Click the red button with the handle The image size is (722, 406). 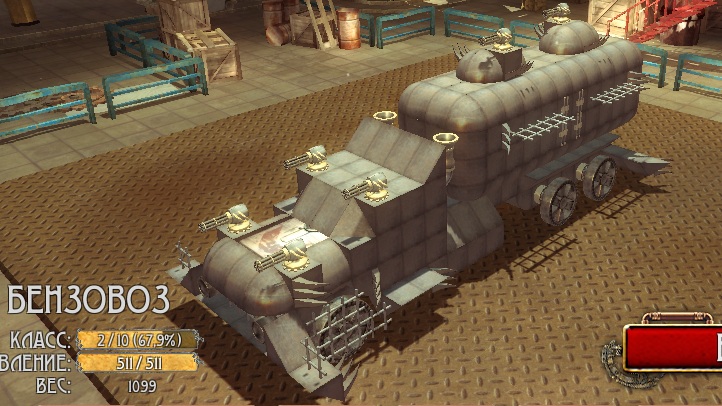674,349
